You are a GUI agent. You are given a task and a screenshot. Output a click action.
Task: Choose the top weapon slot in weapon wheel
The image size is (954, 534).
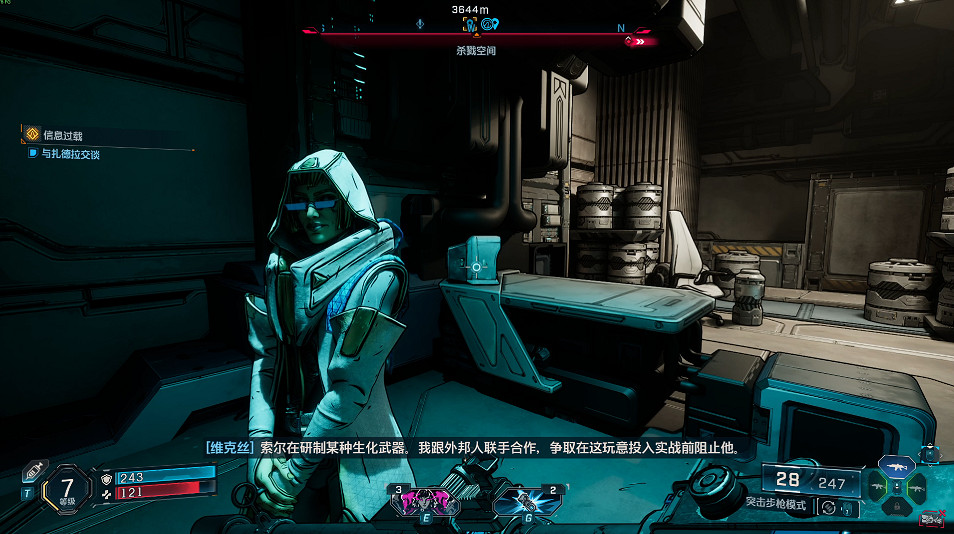pos(898,465)
